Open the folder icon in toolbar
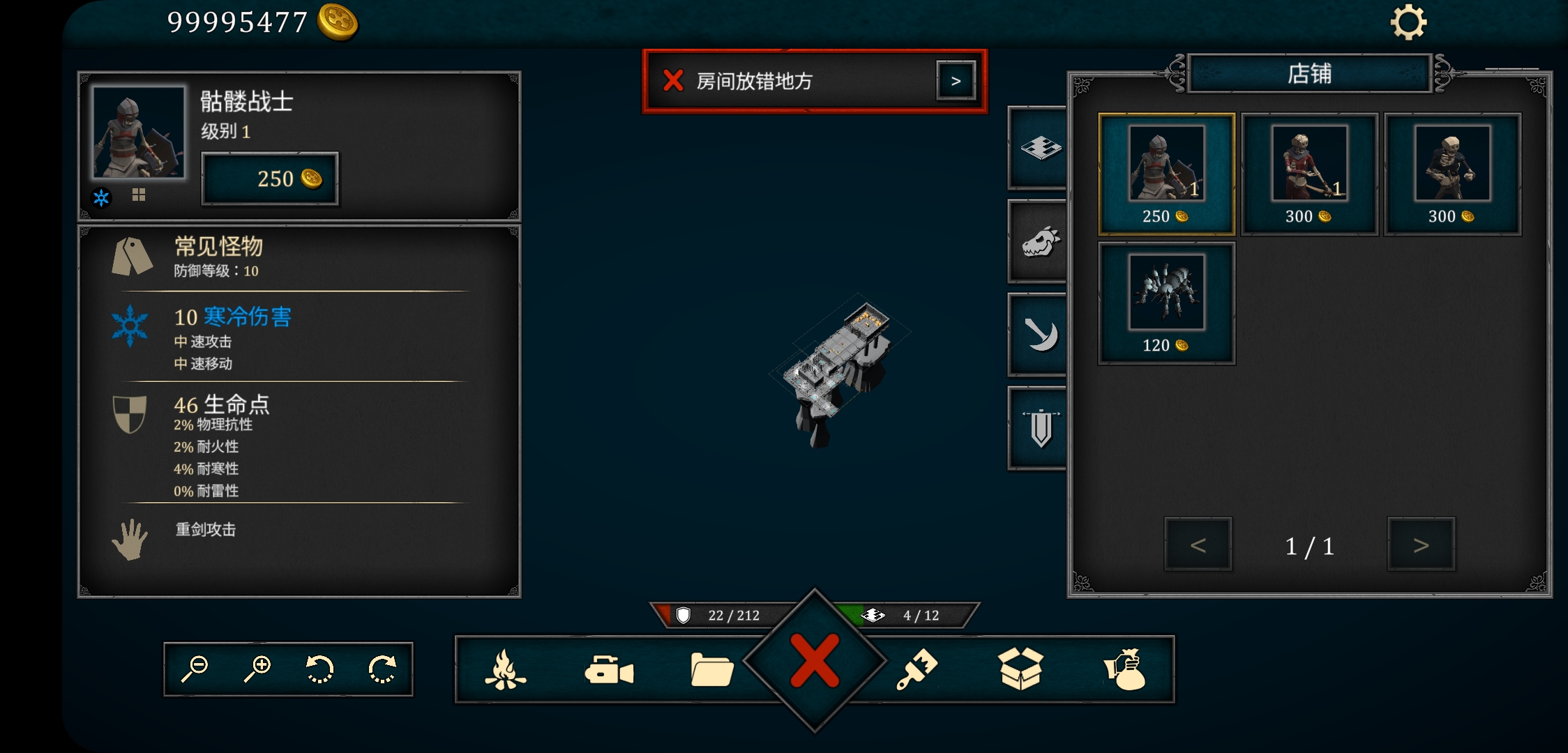Viewport: 1568px width, 753px height. coord(711,670)
